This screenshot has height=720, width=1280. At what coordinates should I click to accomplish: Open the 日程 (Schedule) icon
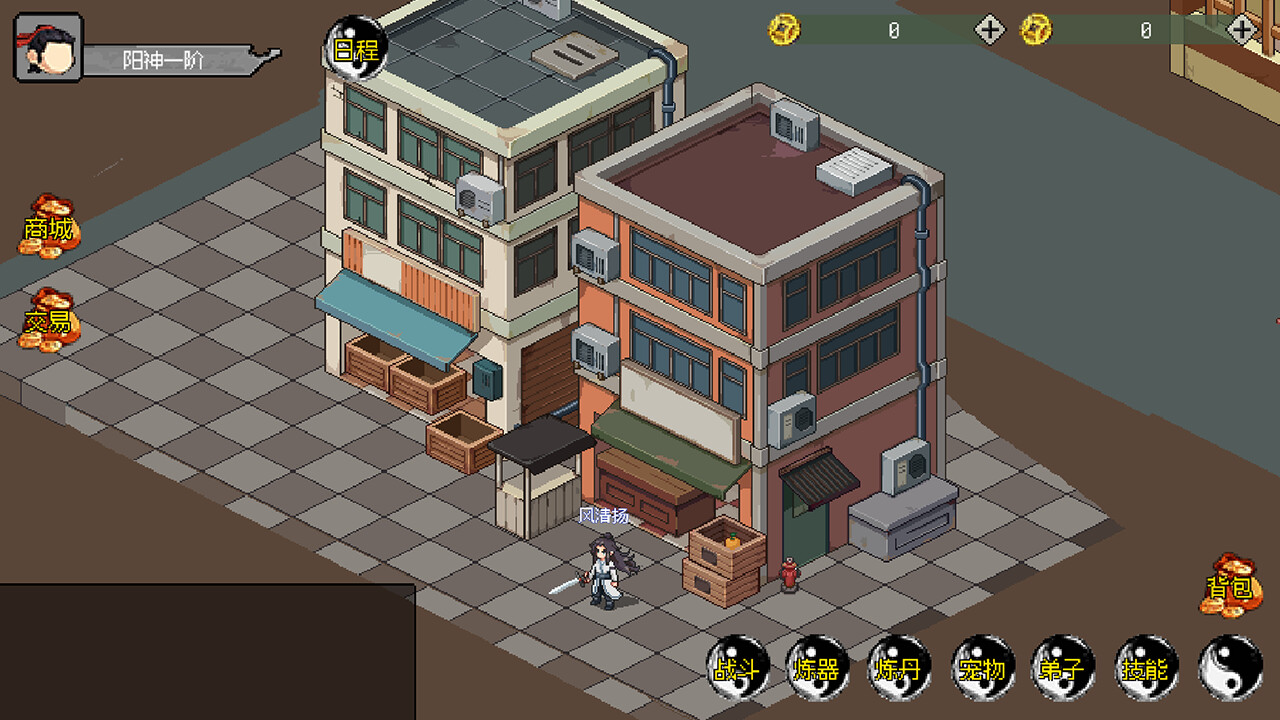tap(352, 48)
